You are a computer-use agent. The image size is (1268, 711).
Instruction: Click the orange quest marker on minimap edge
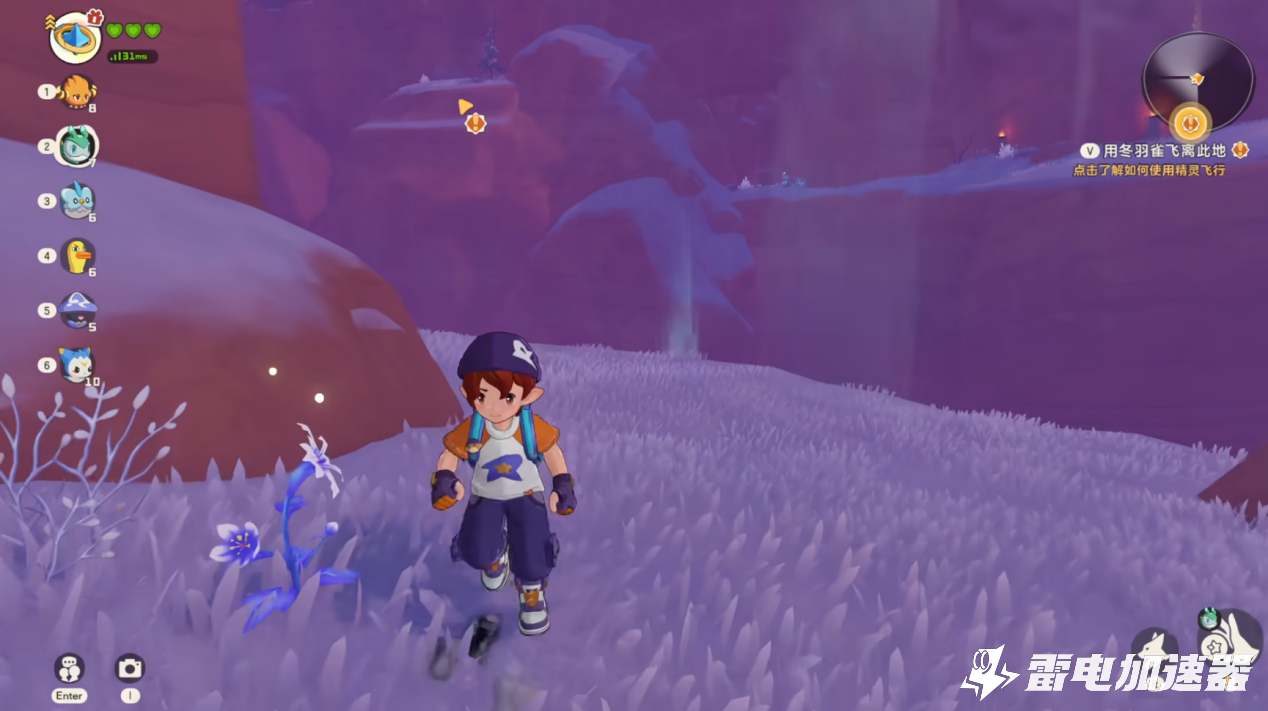pyautogui.click(x=1190, y=124)
